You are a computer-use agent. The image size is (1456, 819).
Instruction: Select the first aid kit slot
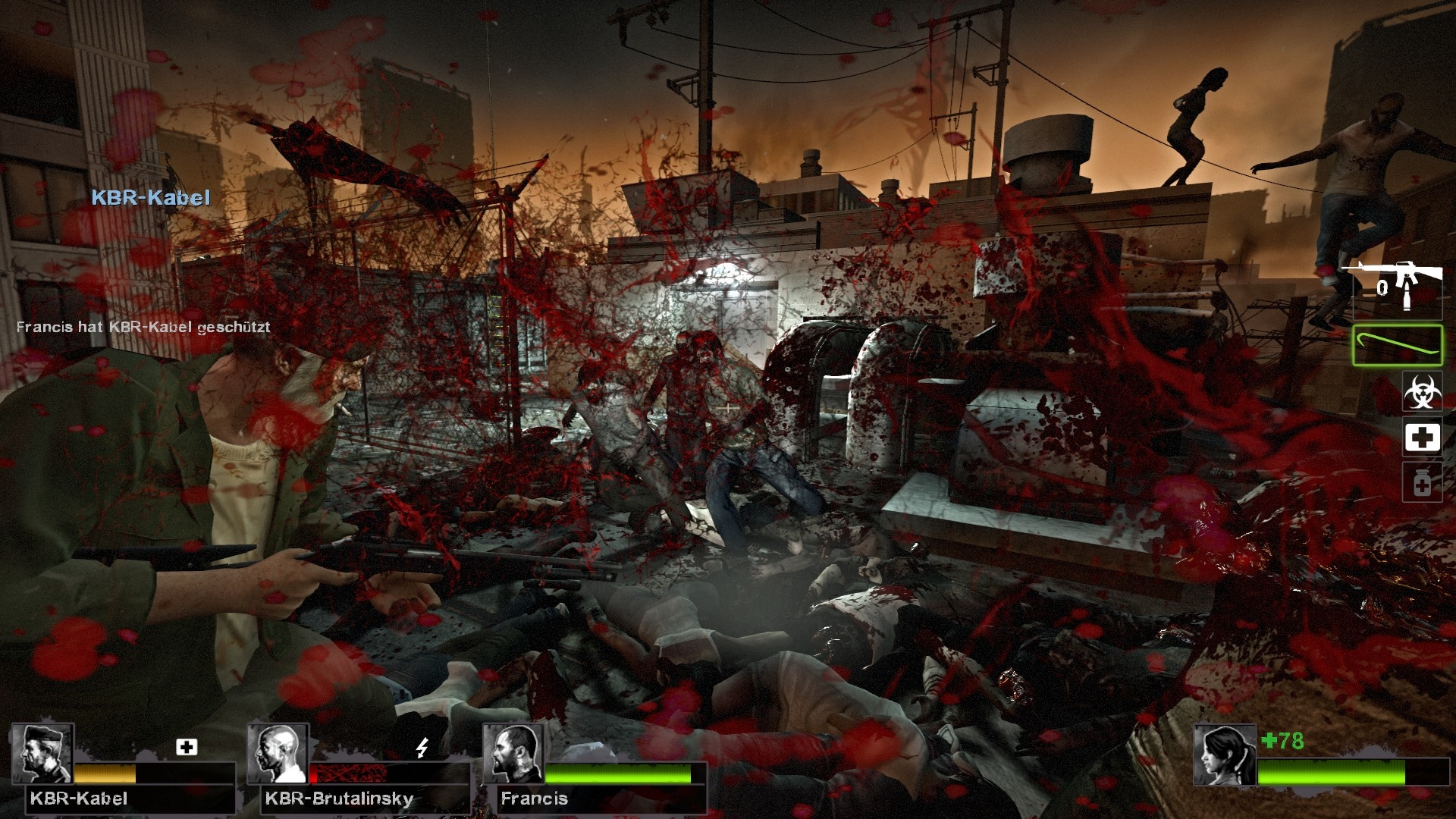1422,438
